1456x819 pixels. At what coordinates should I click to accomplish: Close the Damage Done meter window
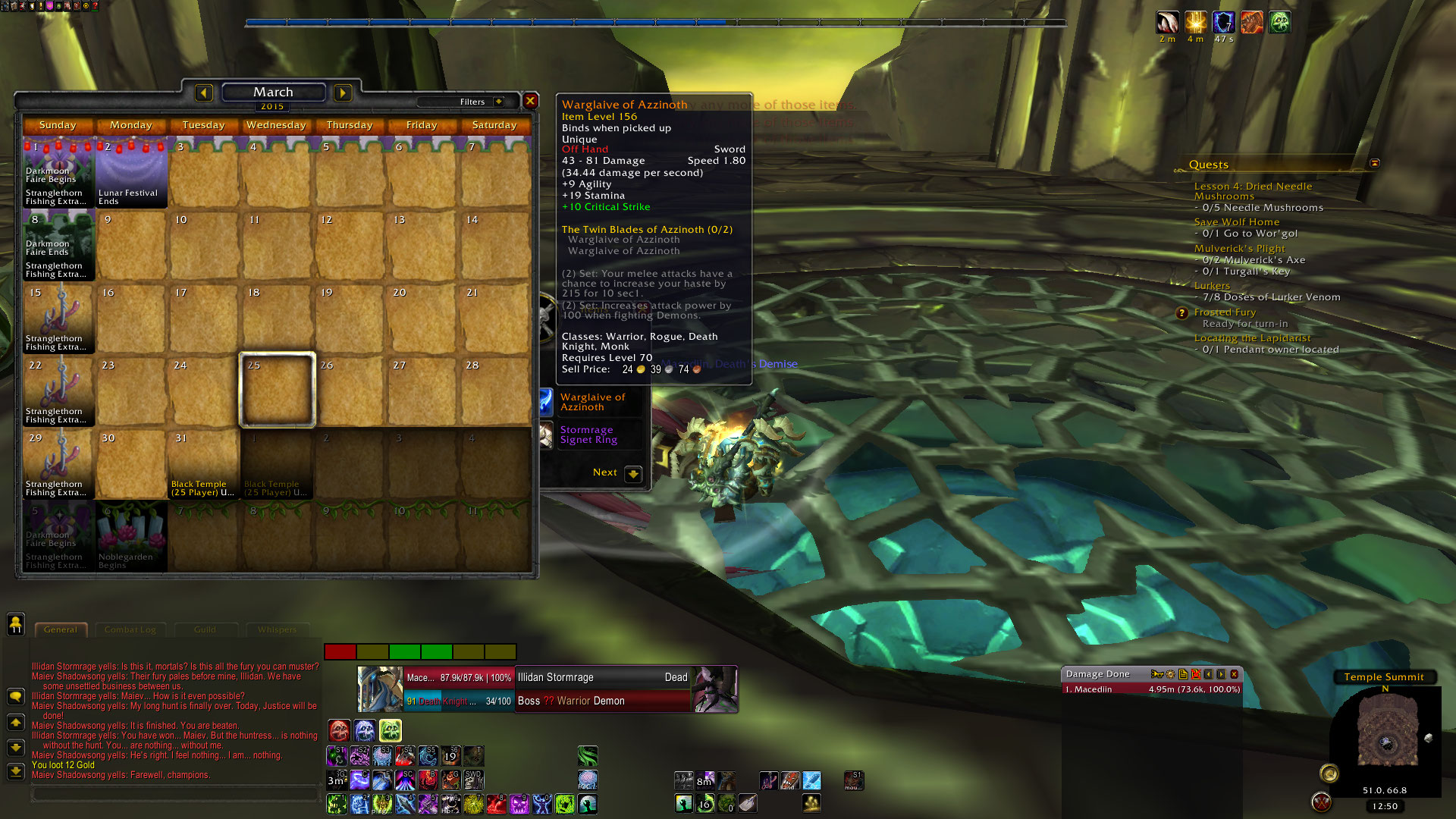pos(1234,674)
